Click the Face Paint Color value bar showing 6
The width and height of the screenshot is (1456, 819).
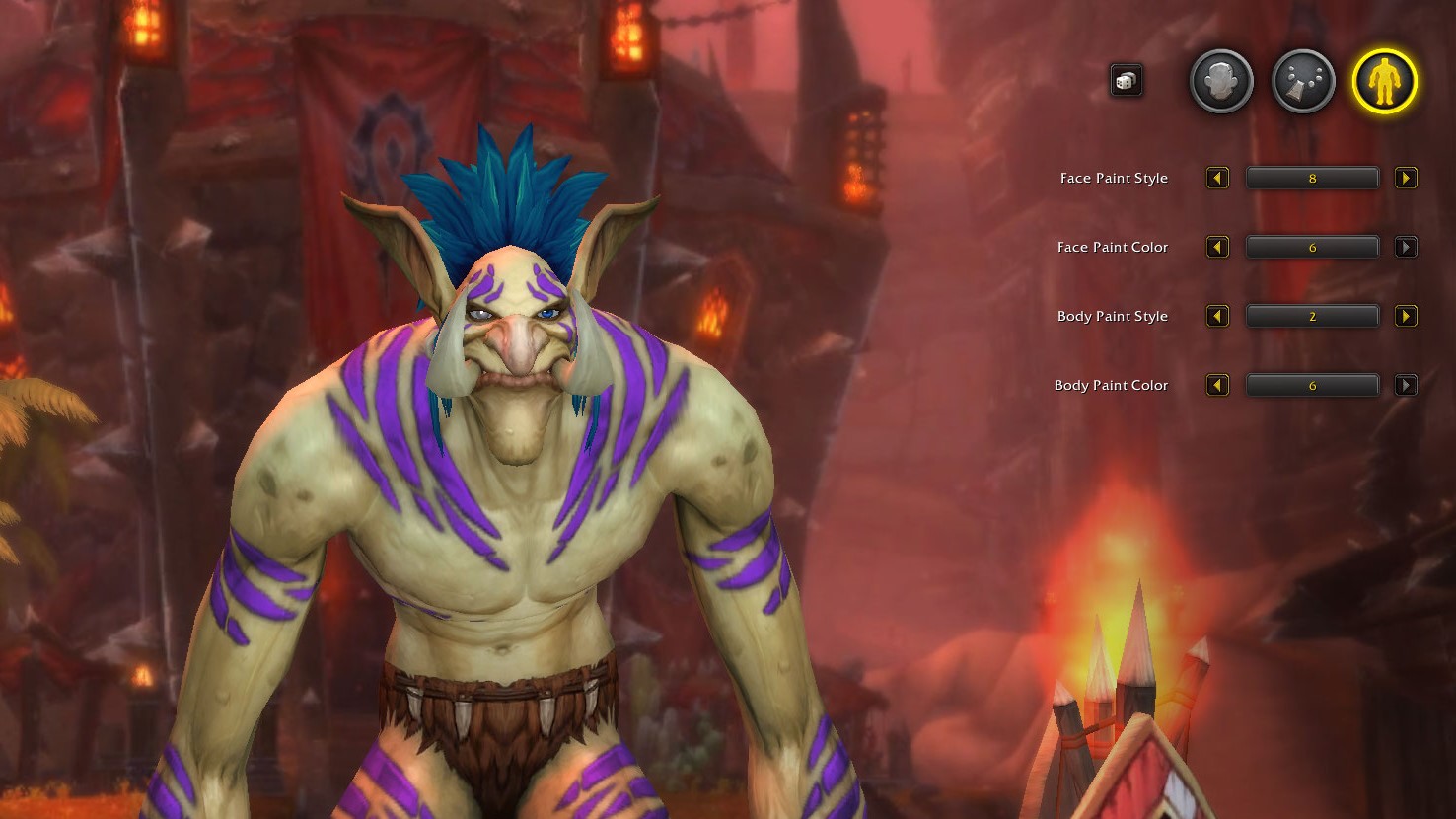tap(1312, 247)
